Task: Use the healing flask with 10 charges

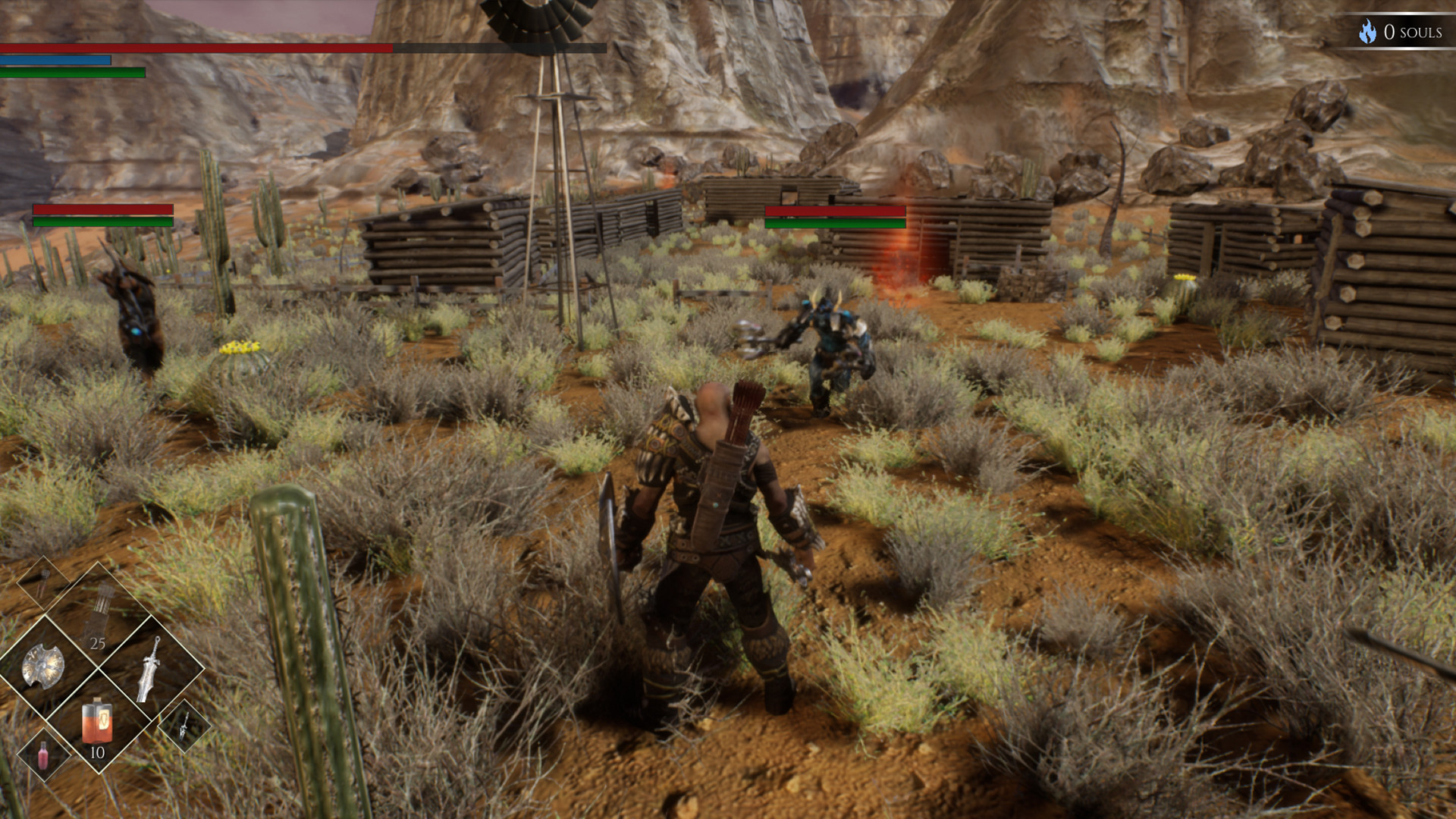Action: (x=97, y=720)
